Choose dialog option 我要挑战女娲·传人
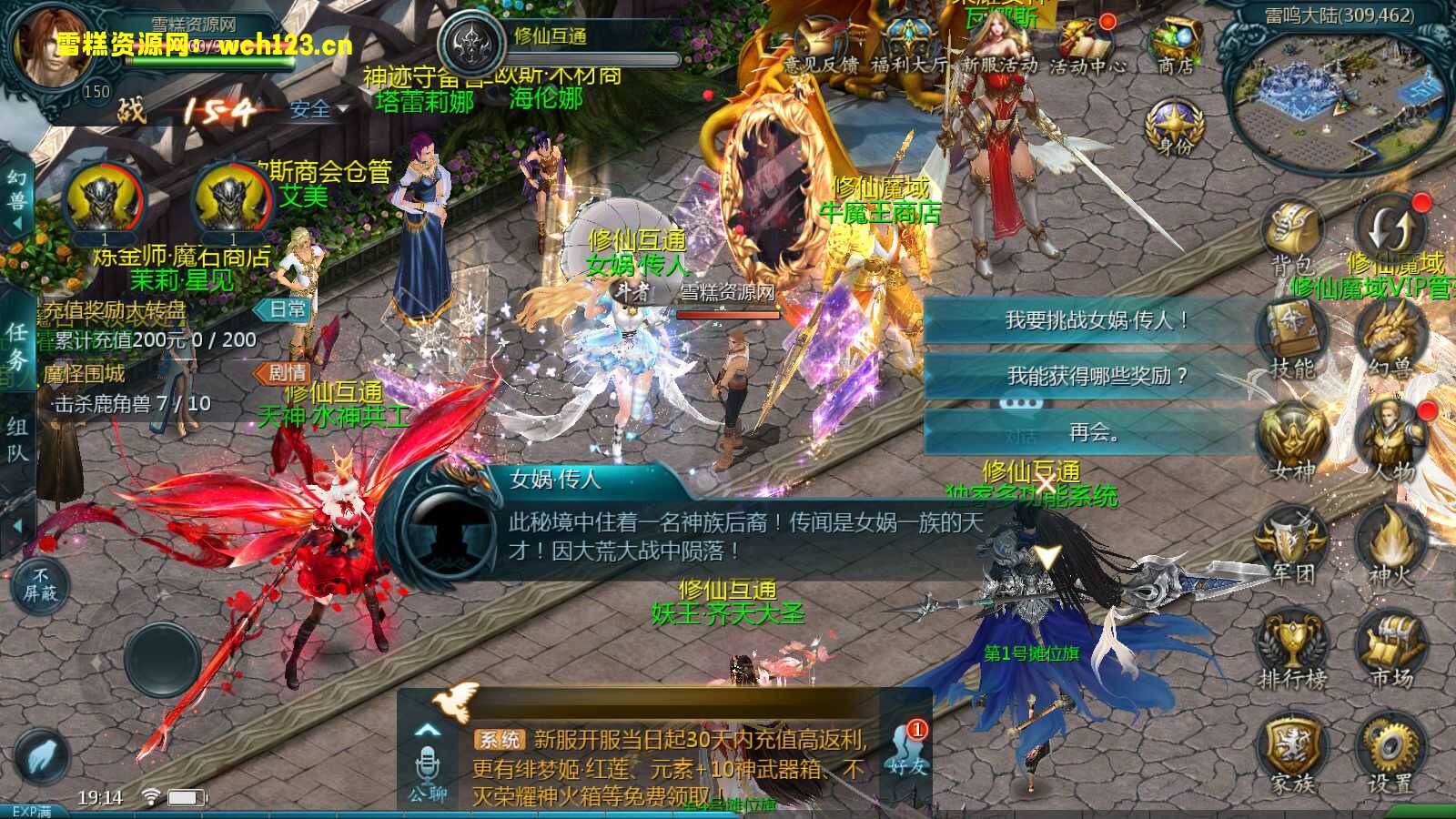1456x819 pixels. click(x=1092, y=318)
